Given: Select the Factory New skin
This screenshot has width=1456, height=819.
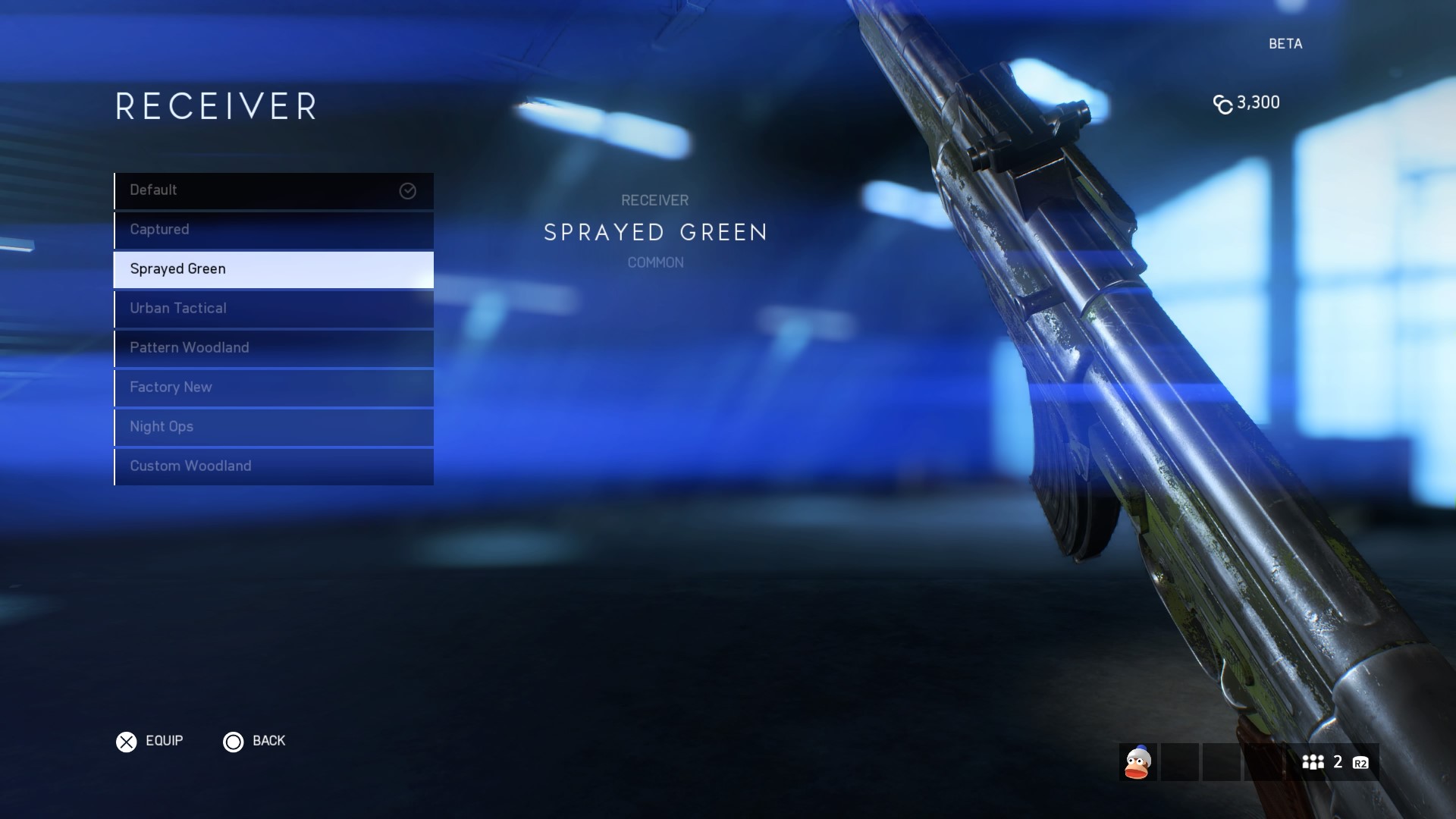Looking at the screenshot, I should tap(273, 388).
